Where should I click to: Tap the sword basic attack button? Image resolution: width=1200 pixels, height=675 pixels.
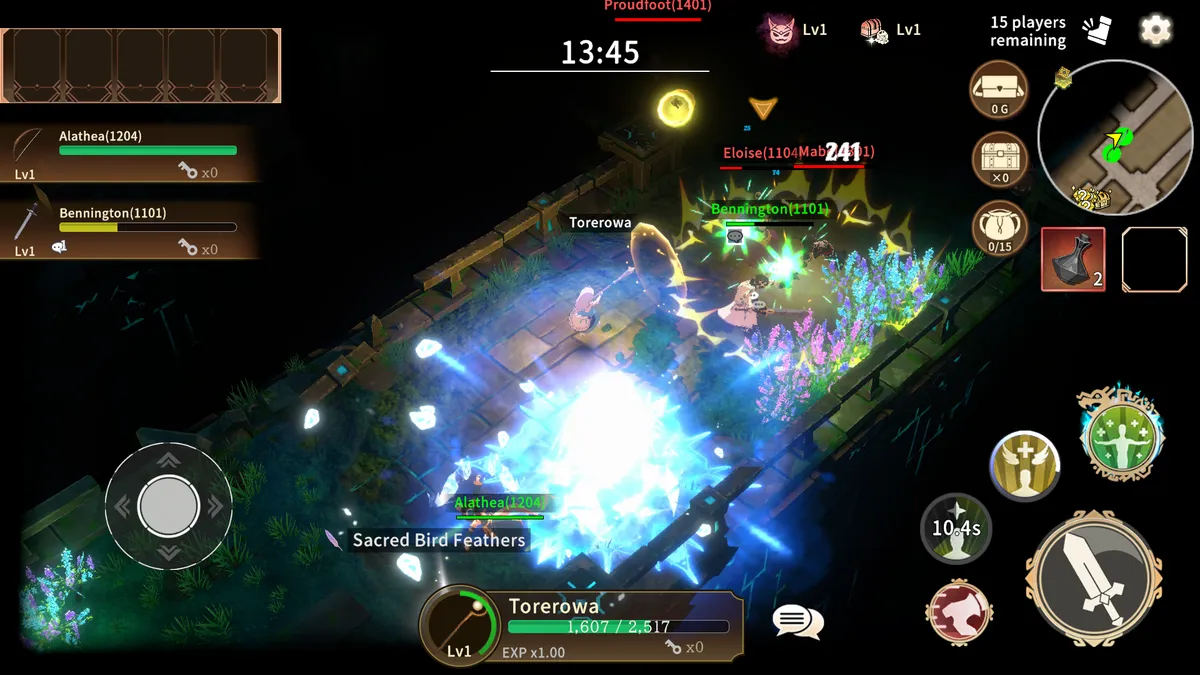(x=1094, y=579)
